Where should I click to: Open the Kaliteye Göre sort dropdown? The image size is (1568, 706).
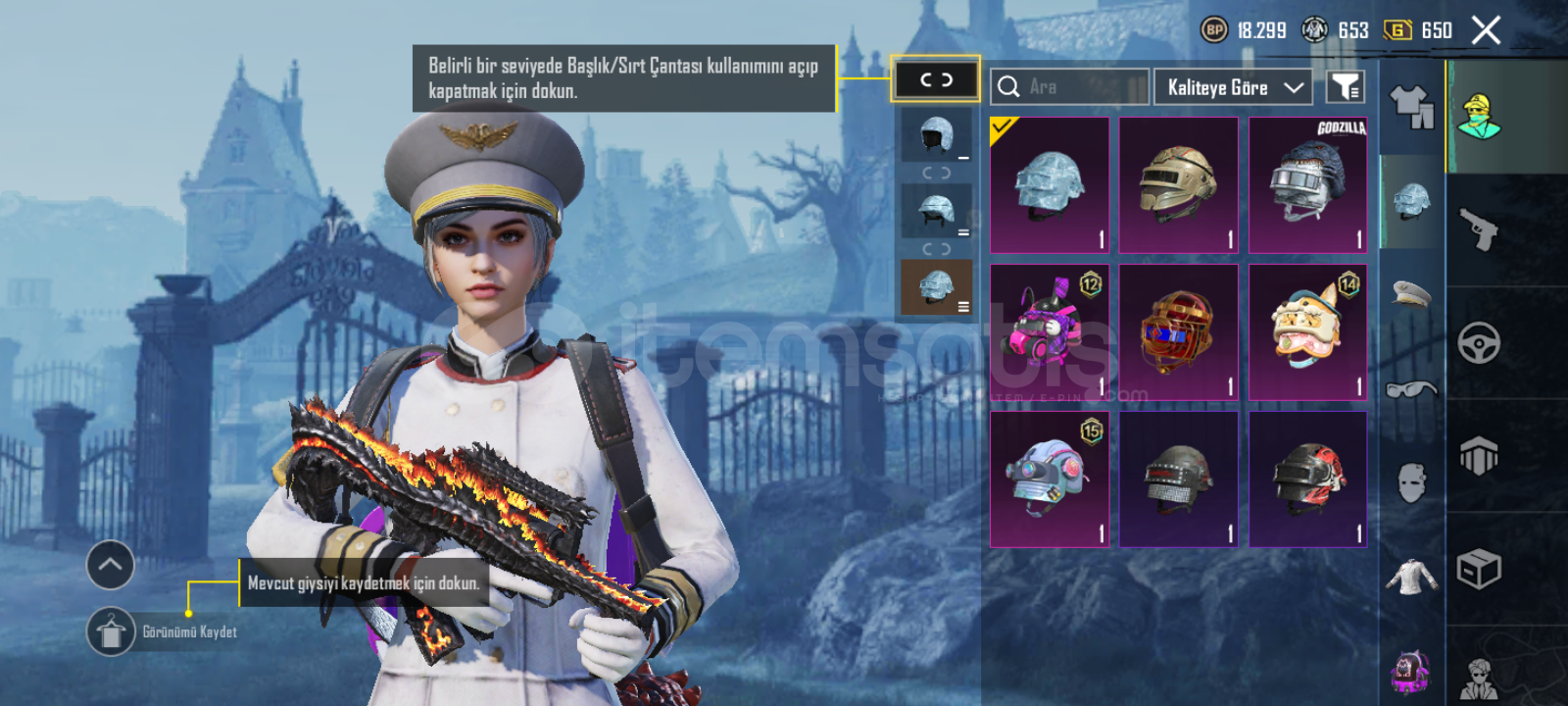[1234, 87]
